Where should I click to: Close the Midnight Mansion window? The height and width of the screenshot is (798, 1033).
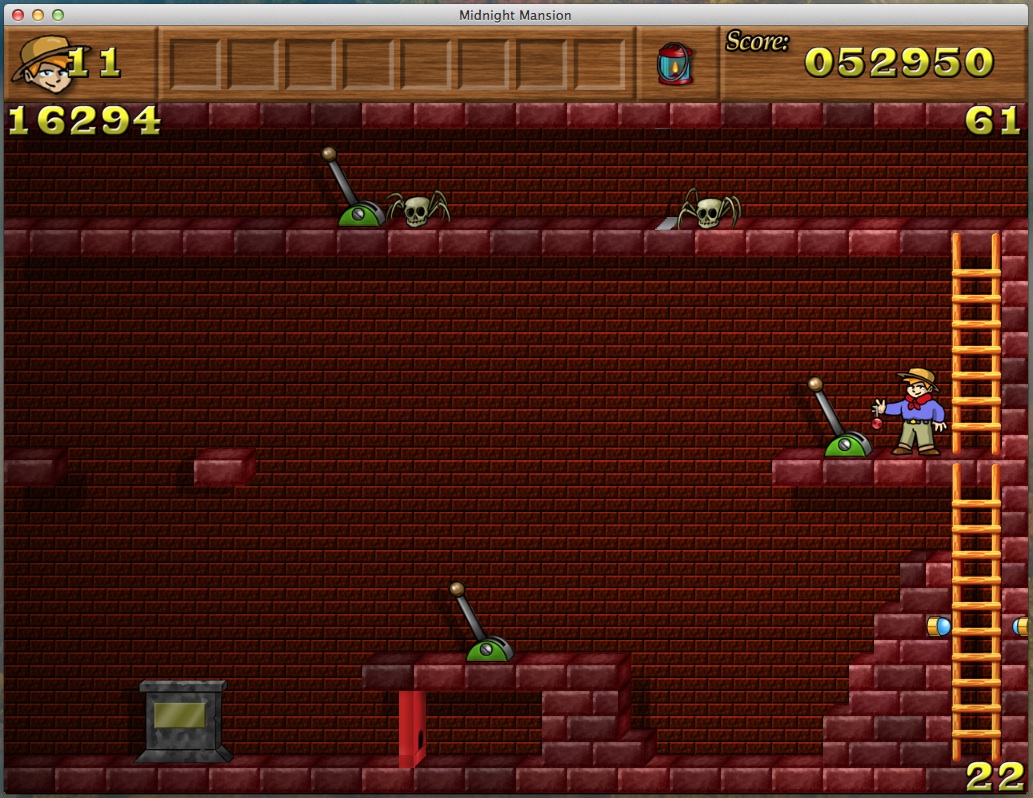[x=18, y=15]
